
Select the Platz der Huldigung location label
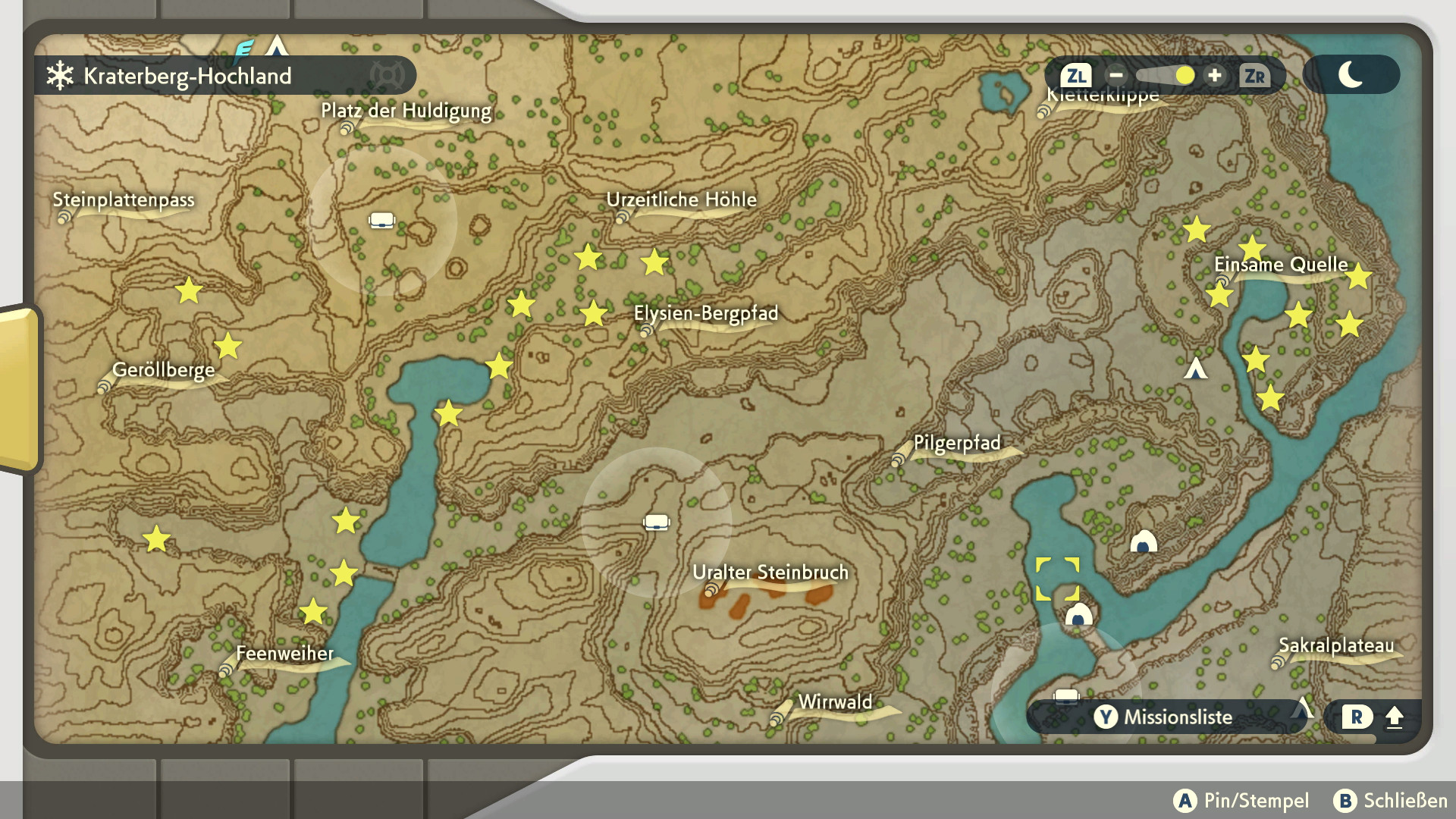coord(406,111)
